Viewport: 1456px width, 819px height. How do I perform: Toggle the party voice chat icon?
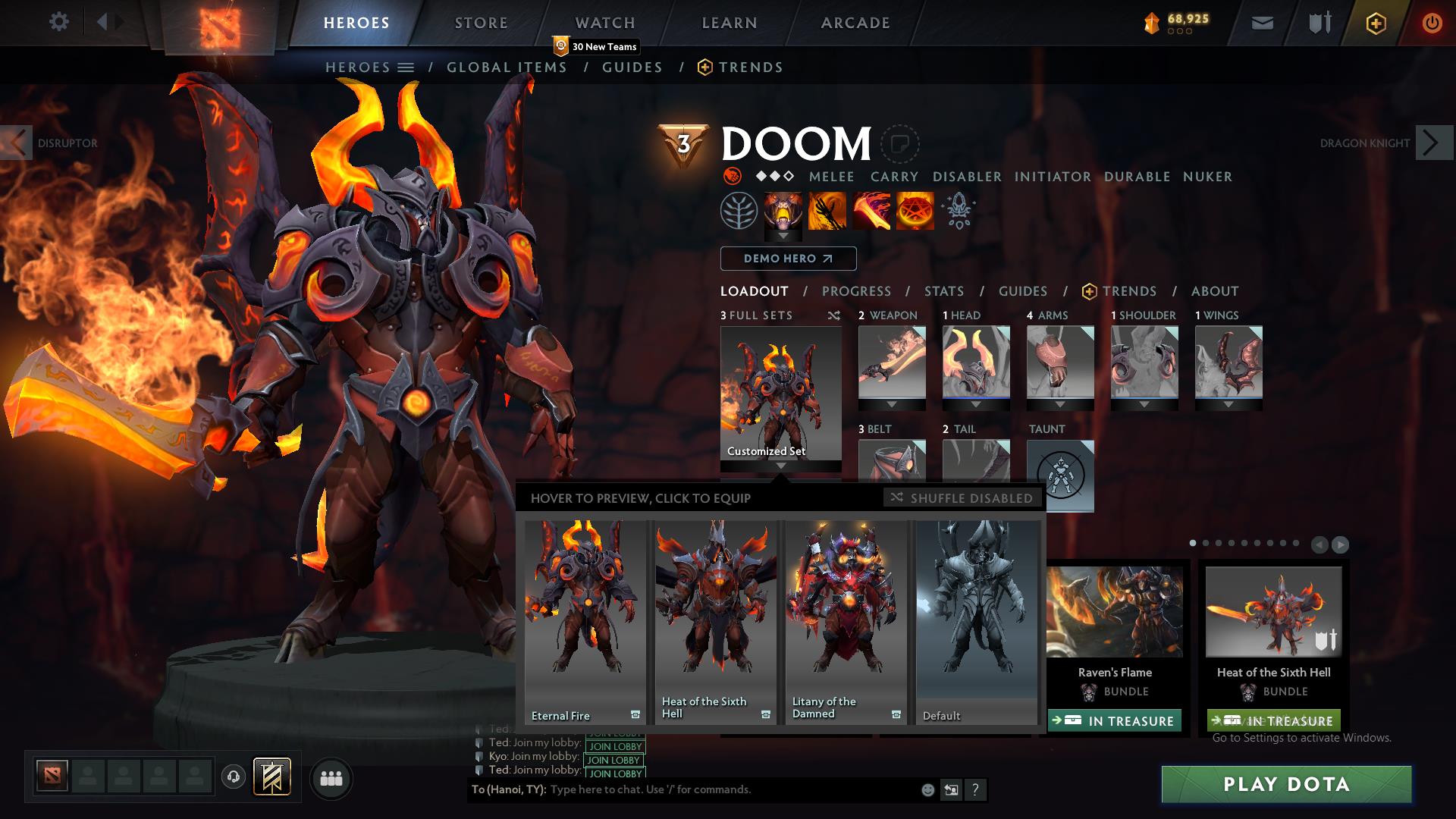[x=234, y=778]
